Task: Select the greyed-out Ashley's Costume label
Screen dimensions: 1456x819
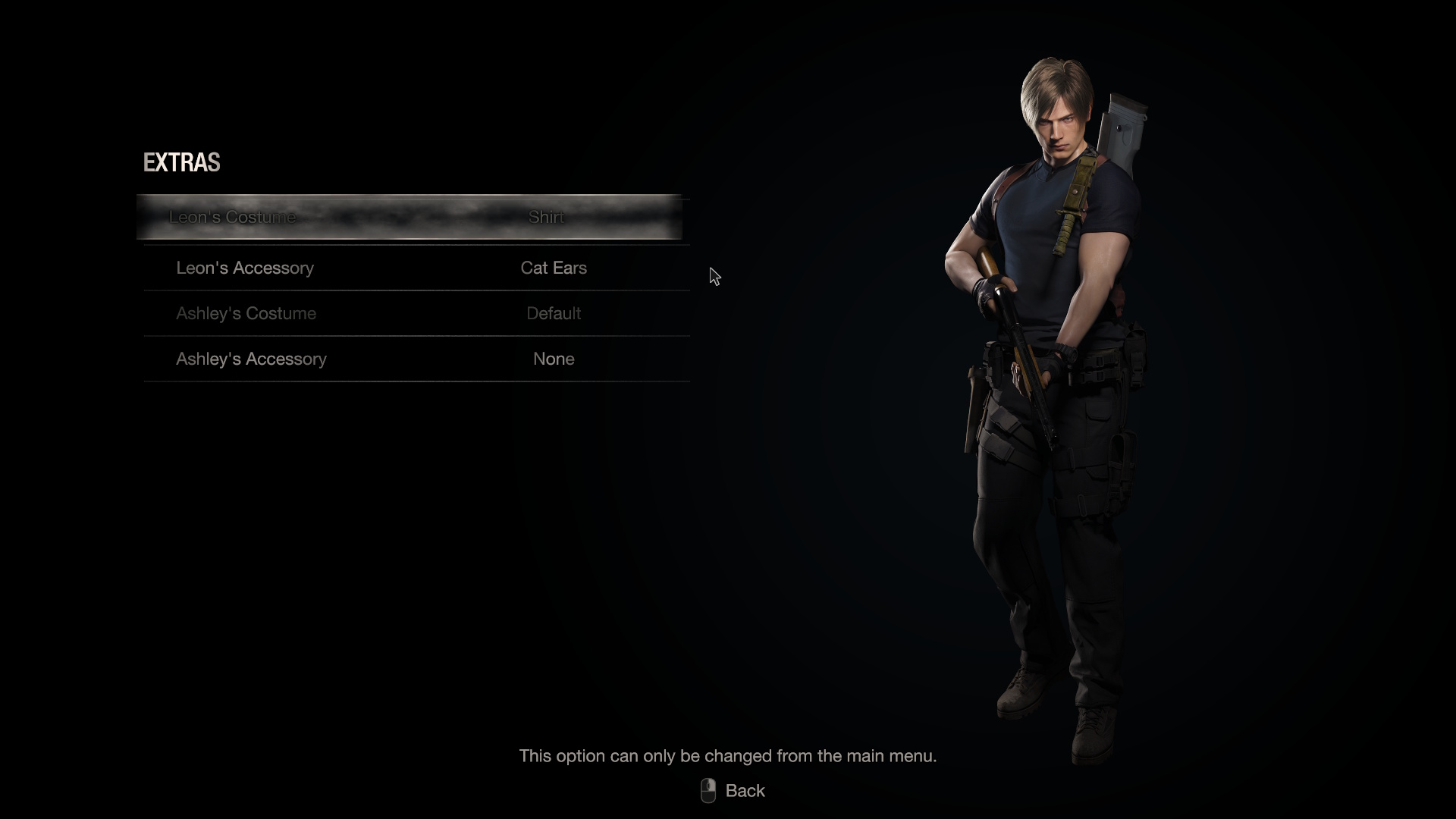Action: (x=246, y=313)
